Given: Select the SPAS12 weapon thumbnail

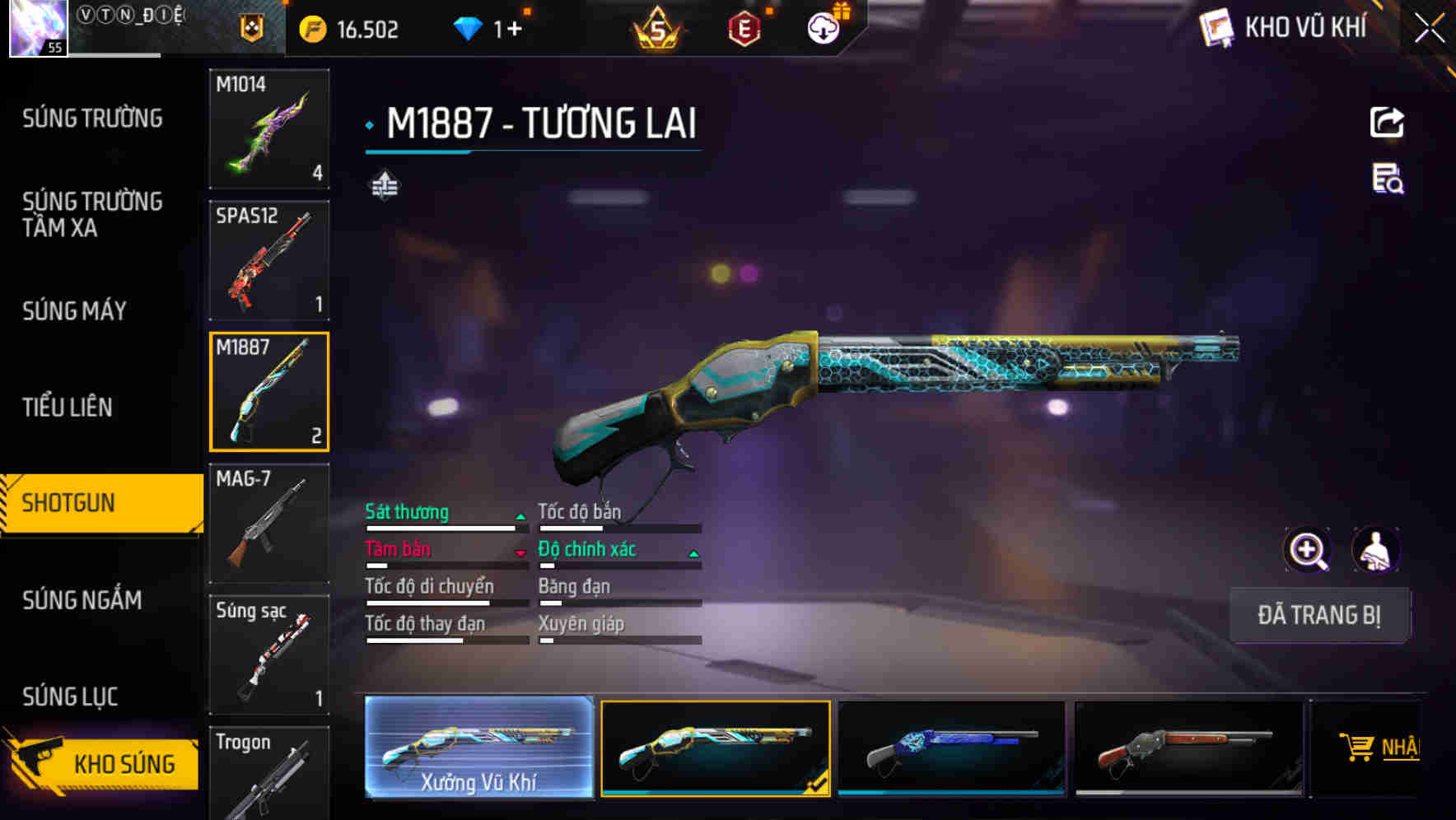Looking at the screenshot, I should (269, 259).
